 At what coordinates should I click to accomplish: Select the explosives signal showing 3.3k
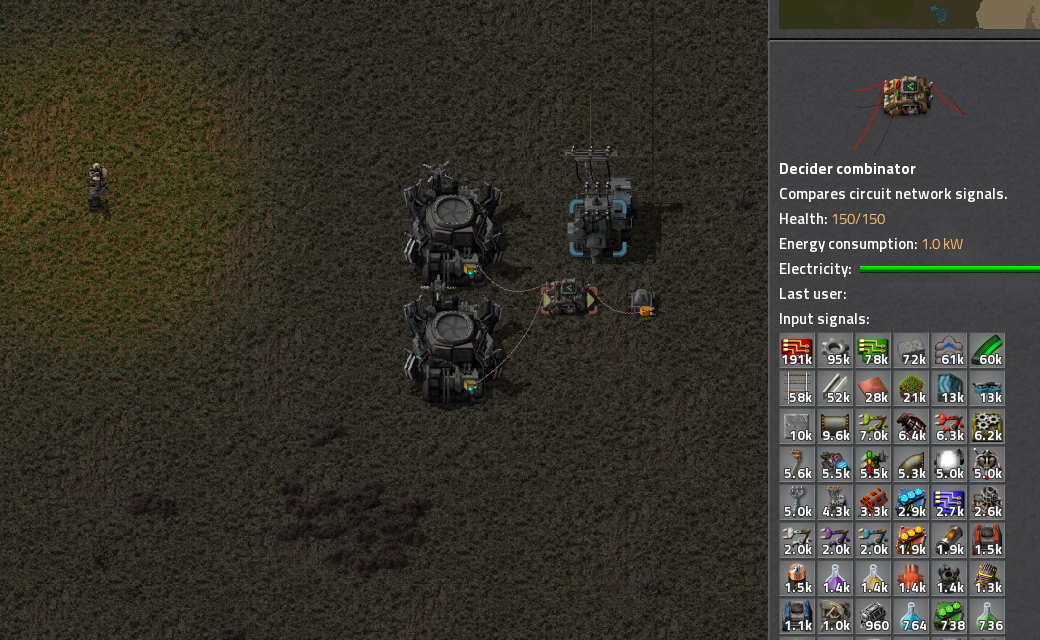coord(873,503)
